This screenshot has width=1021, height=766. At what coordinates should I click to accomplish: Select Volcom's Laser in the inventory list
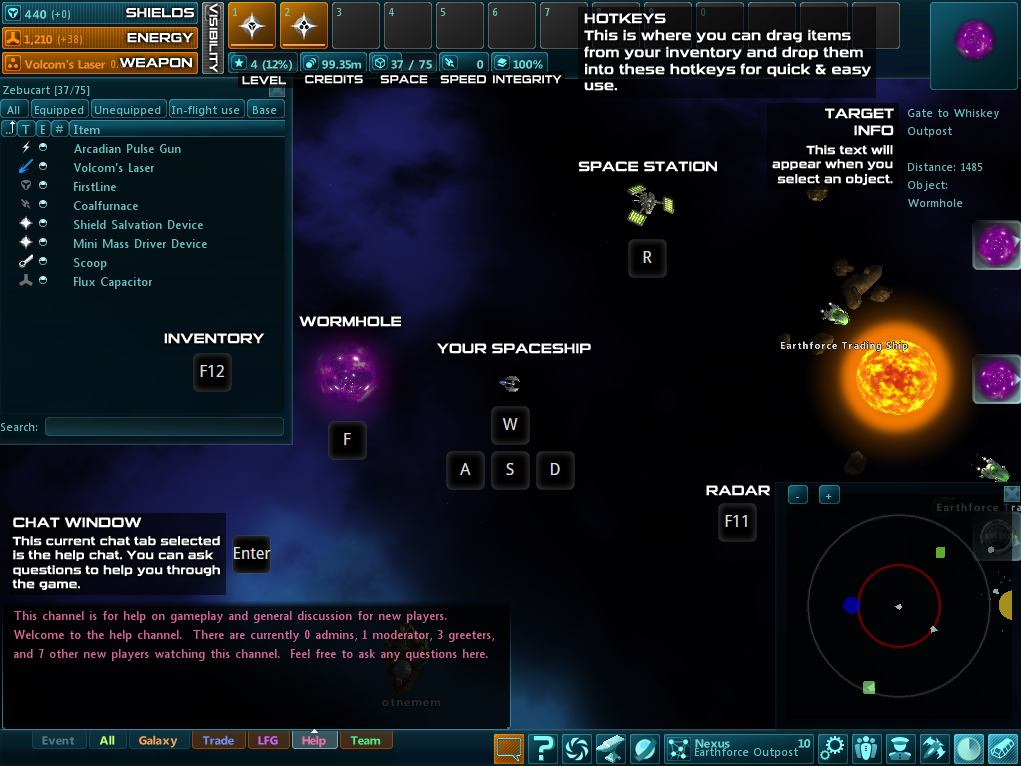coord(114,168)
